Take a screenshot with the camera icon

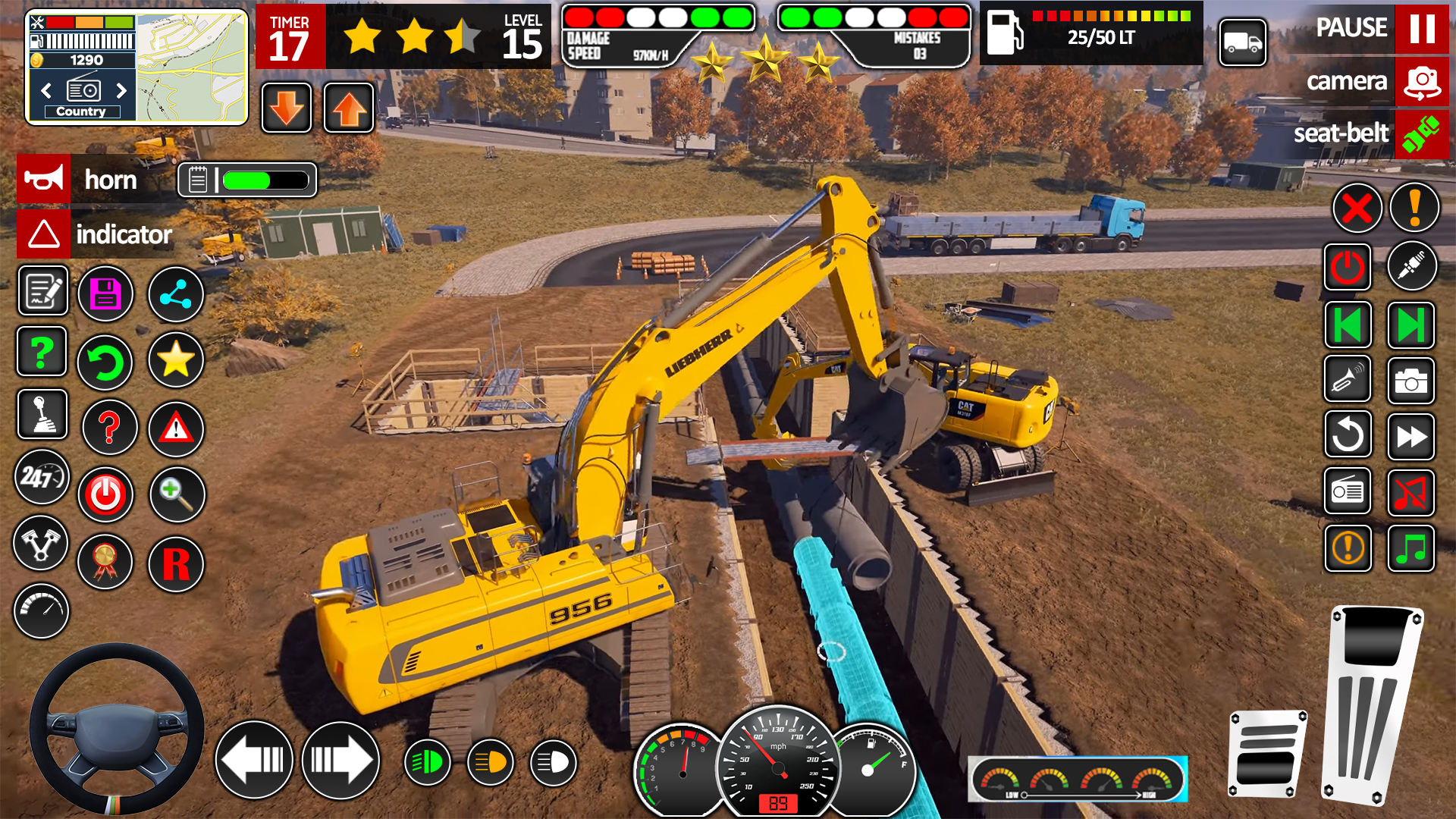[1410, 381]
